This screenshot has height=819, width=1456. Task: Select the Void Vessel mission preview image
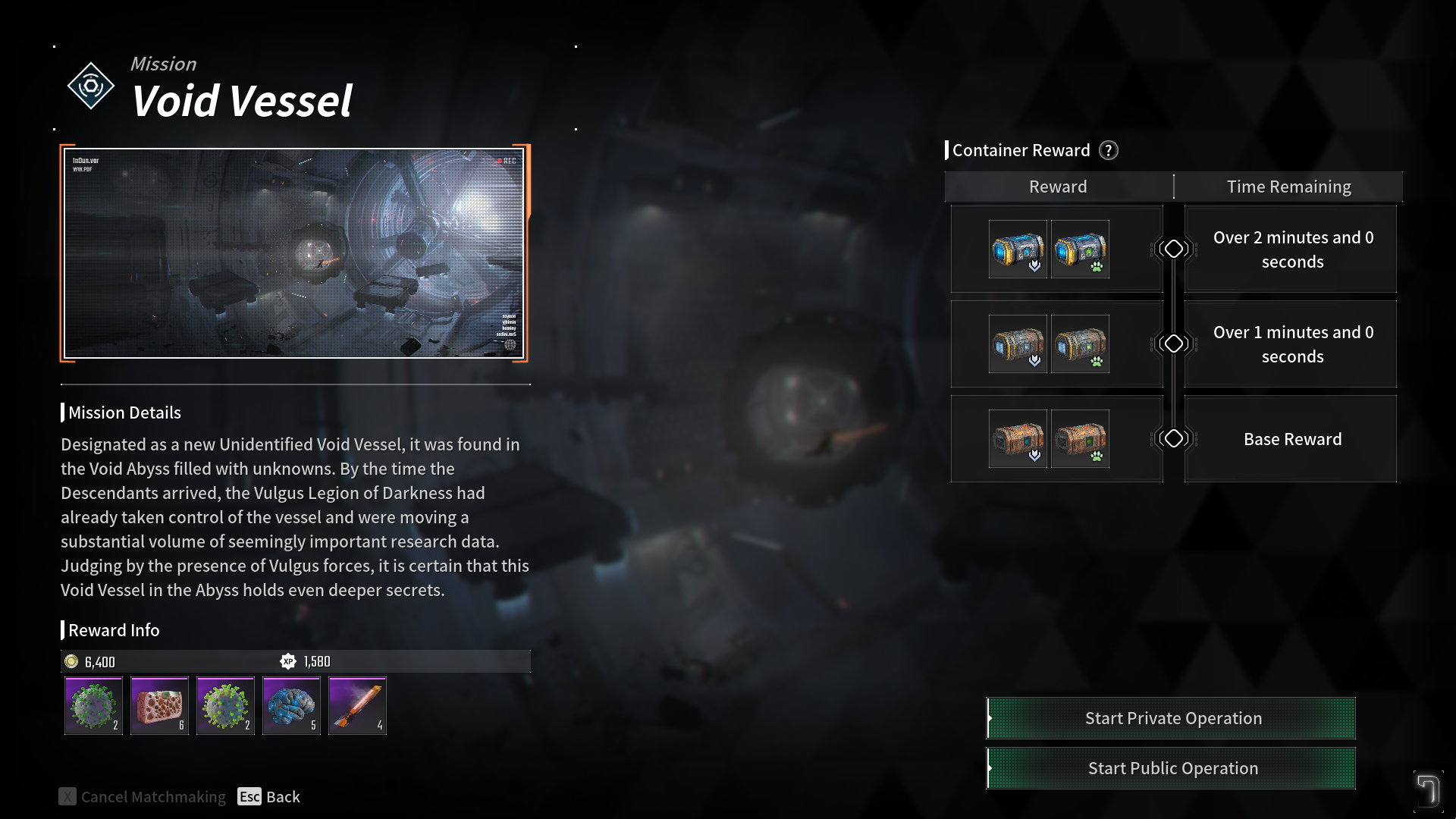point(294,253)
